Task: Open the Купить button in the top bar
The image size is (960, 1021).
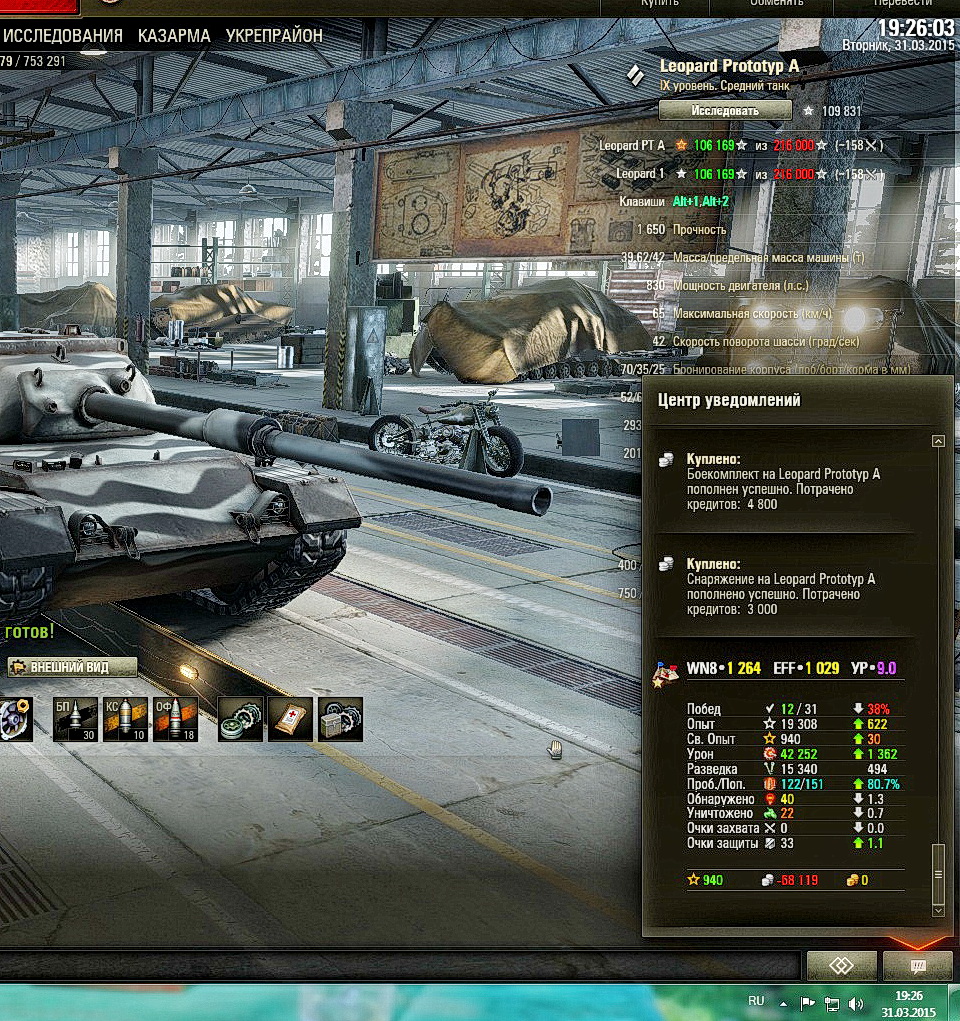Action: (659, 3)
